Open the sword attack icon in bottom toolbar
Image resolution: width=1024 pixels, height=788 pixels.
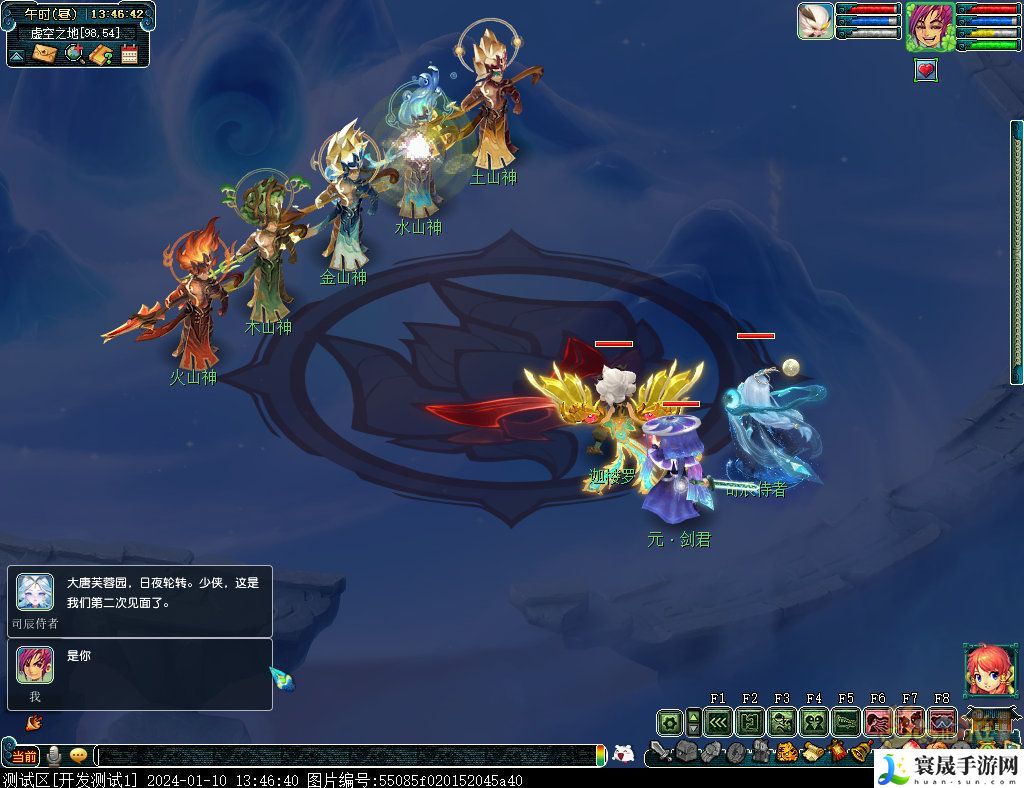point(660,751)
